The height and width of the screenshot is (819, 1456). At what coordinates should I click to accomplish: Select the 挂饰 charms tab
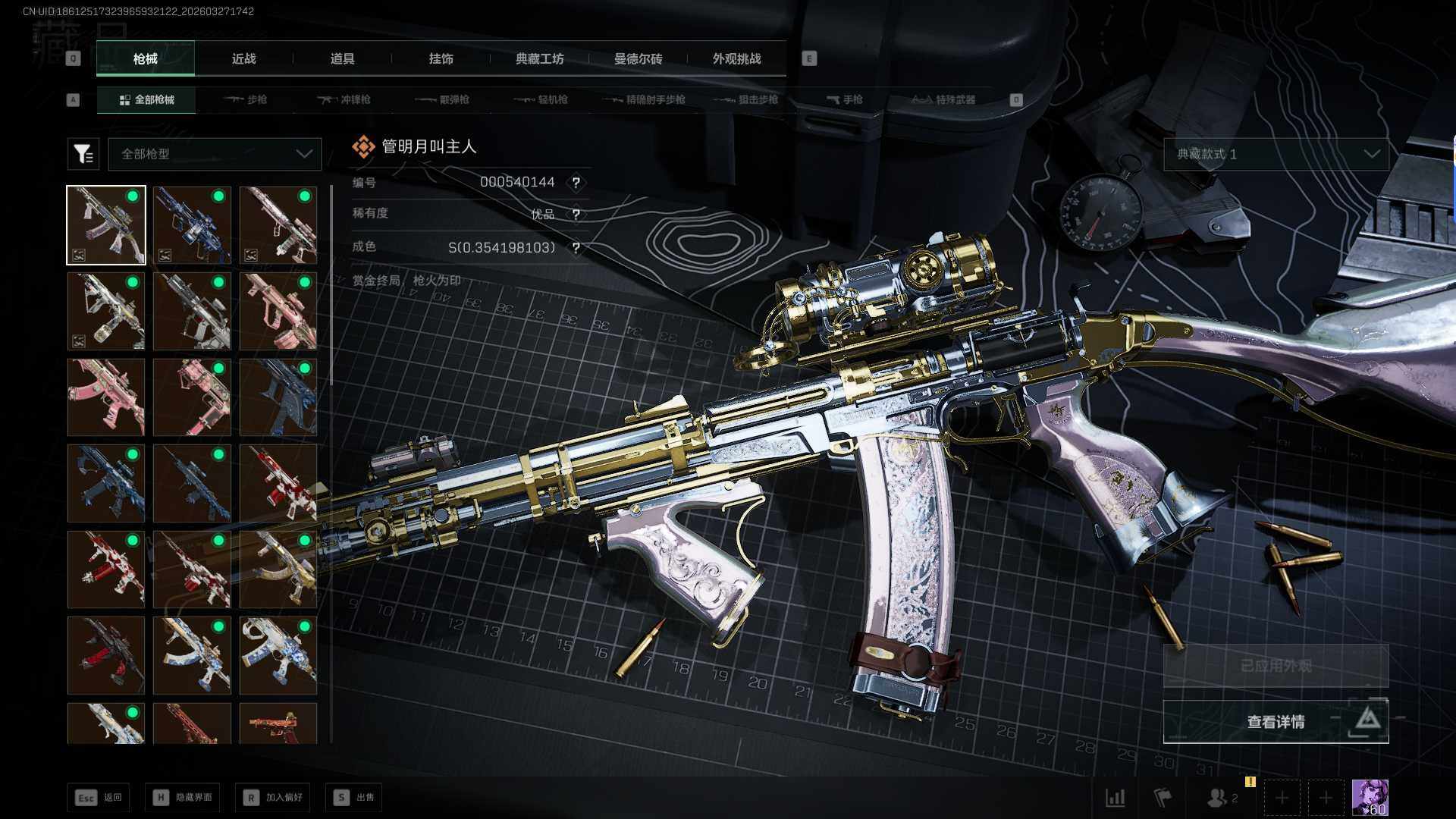[x=441, y=58]
